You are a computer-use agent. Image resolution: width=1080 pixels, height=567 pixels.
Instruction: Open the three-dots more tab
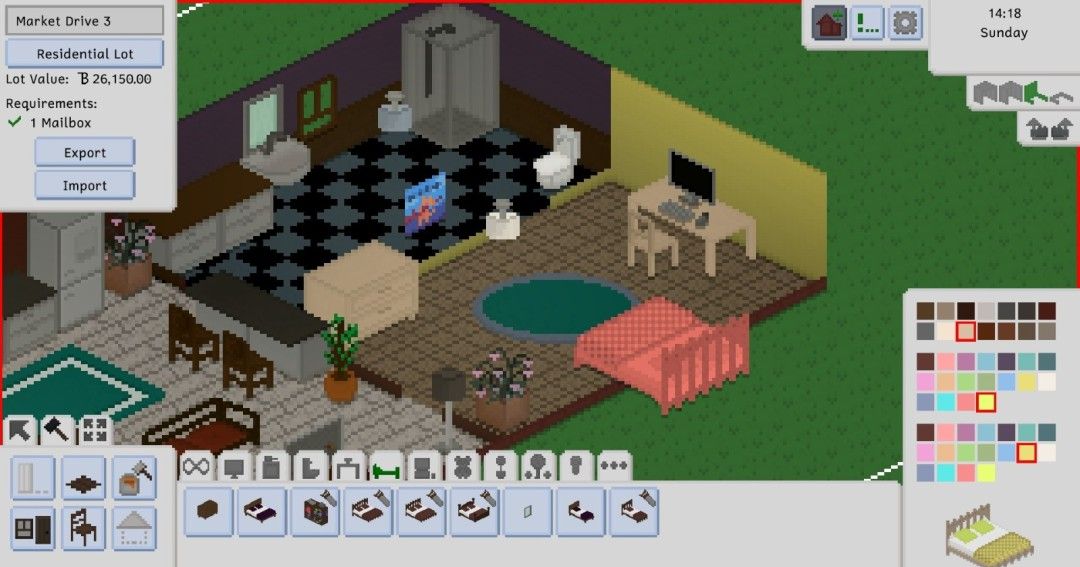click(614, 467)
